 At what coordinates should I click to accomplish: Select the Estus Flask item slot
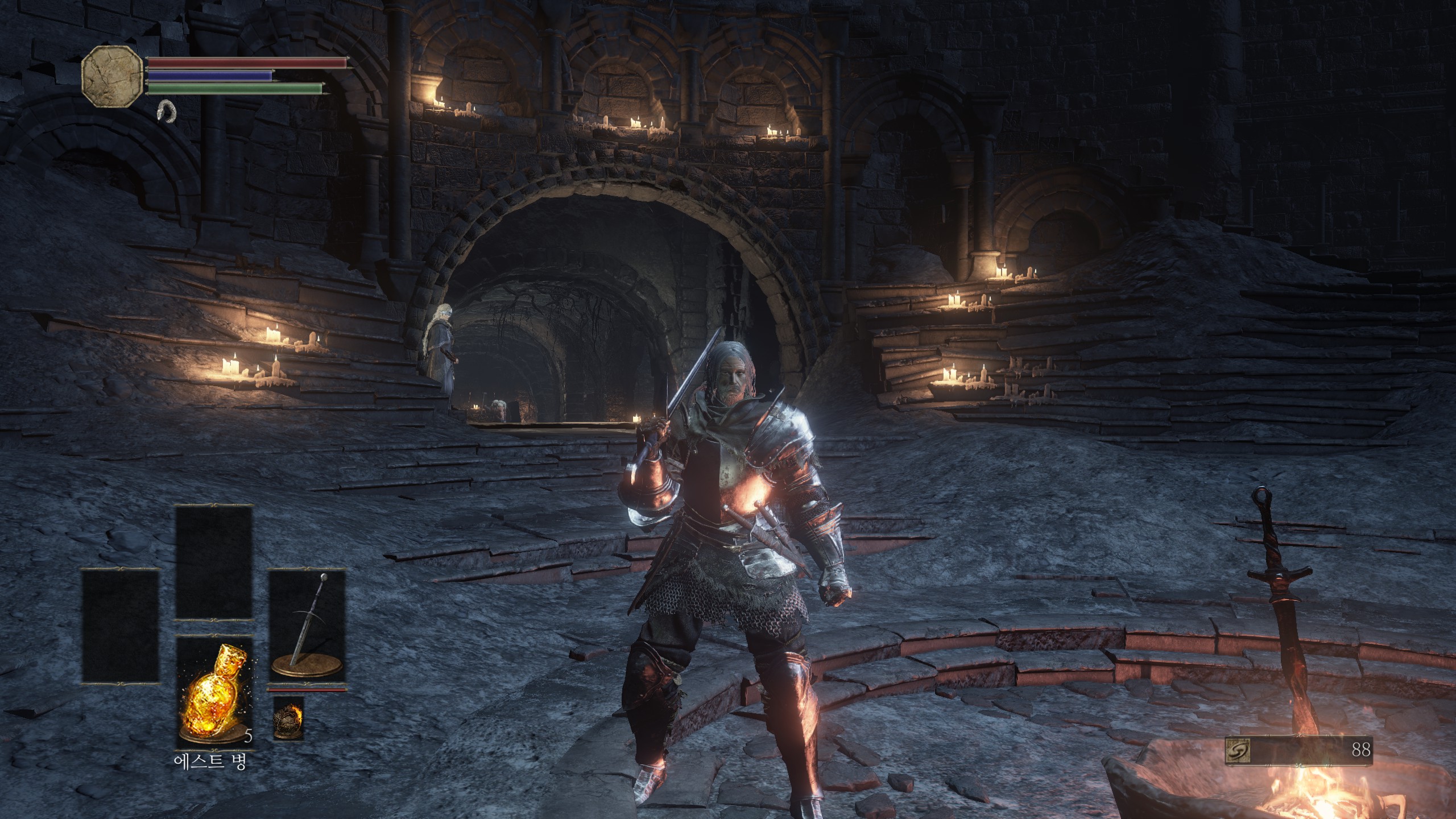[214, 692]
